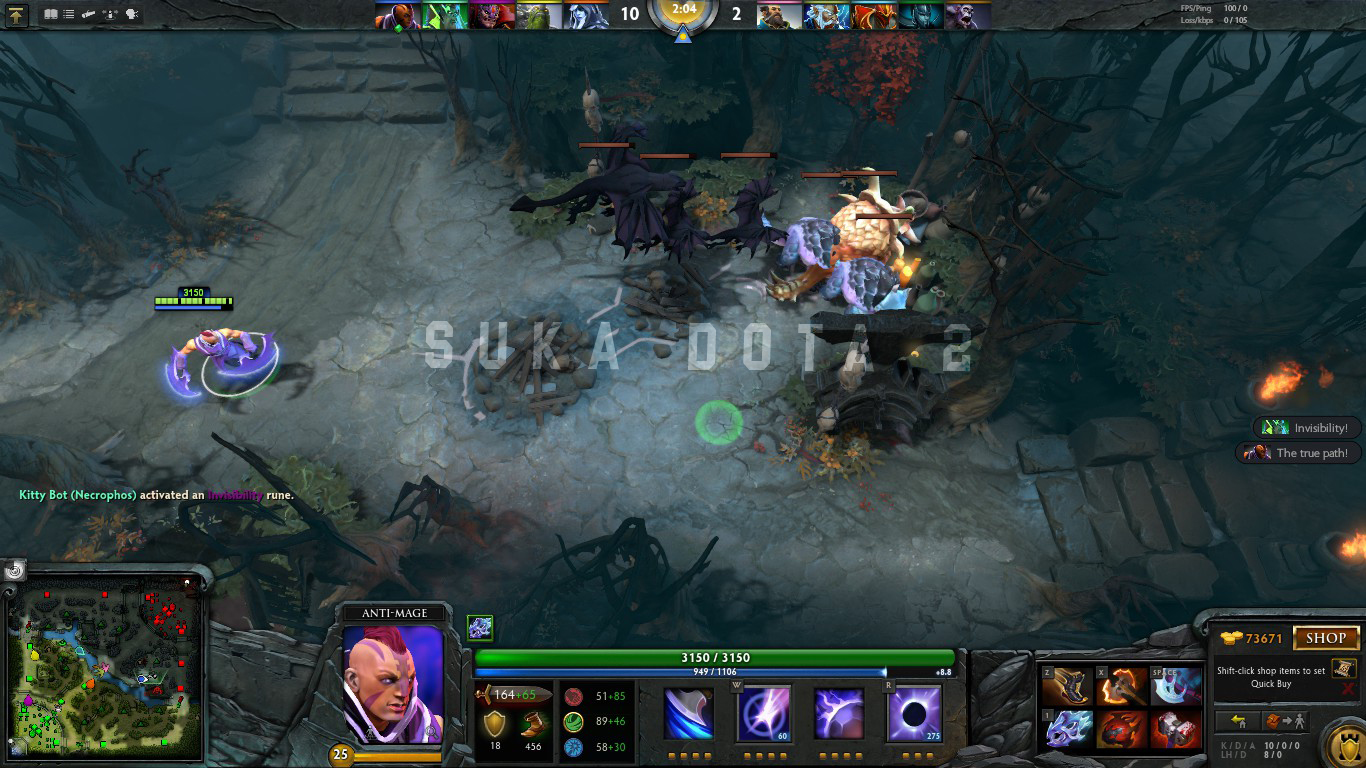Select the Blink ability icon
1366x768 pixels.
coord(763,712)
